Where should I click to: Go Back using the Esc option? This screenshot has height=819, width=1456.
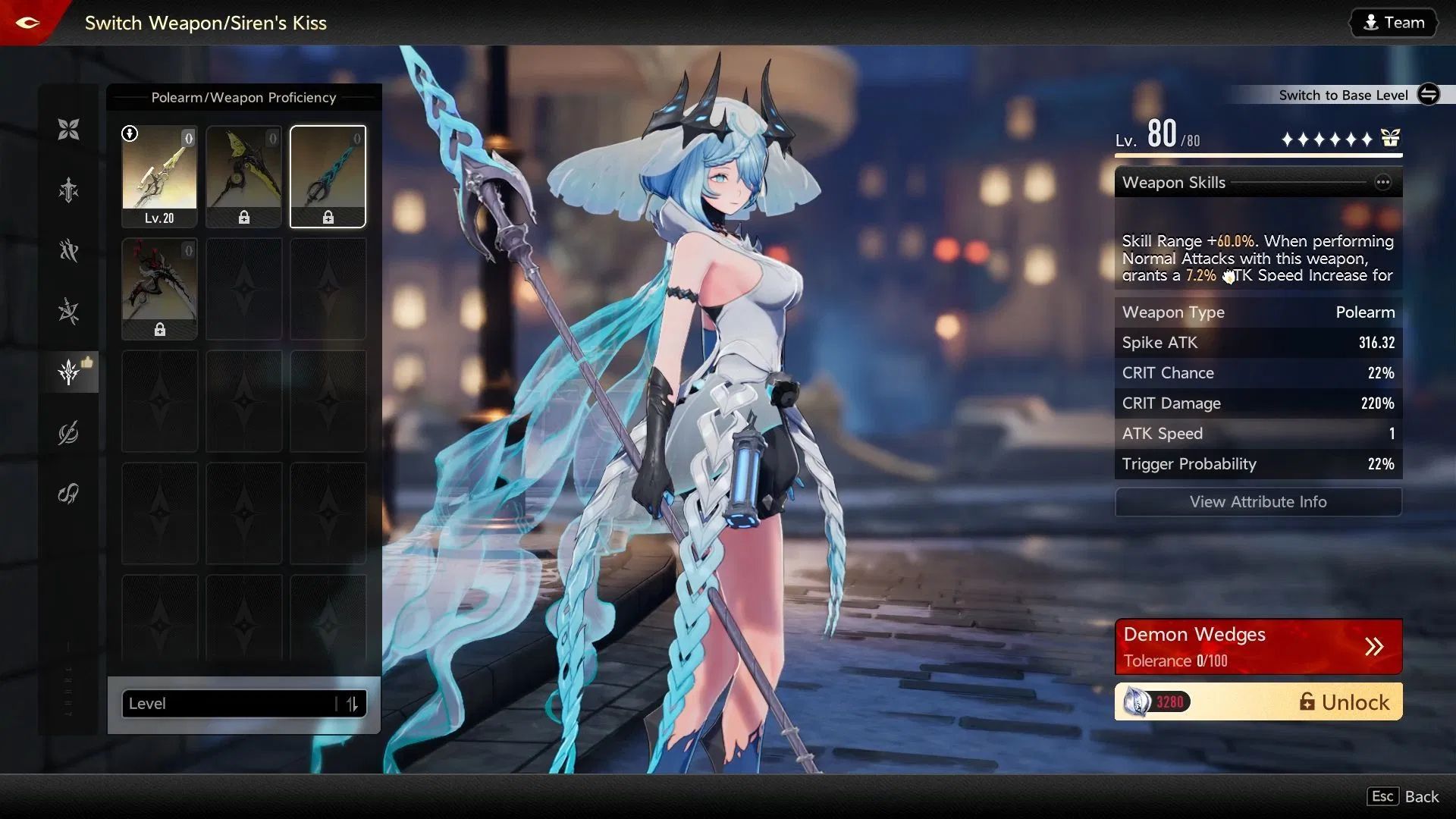[x=1402, y=796]
